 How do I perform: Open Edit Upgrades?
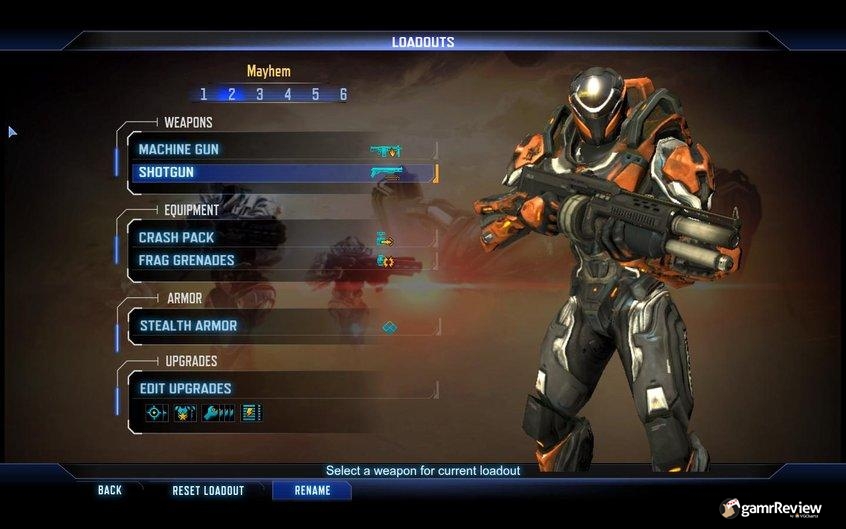tap(280, 388)
